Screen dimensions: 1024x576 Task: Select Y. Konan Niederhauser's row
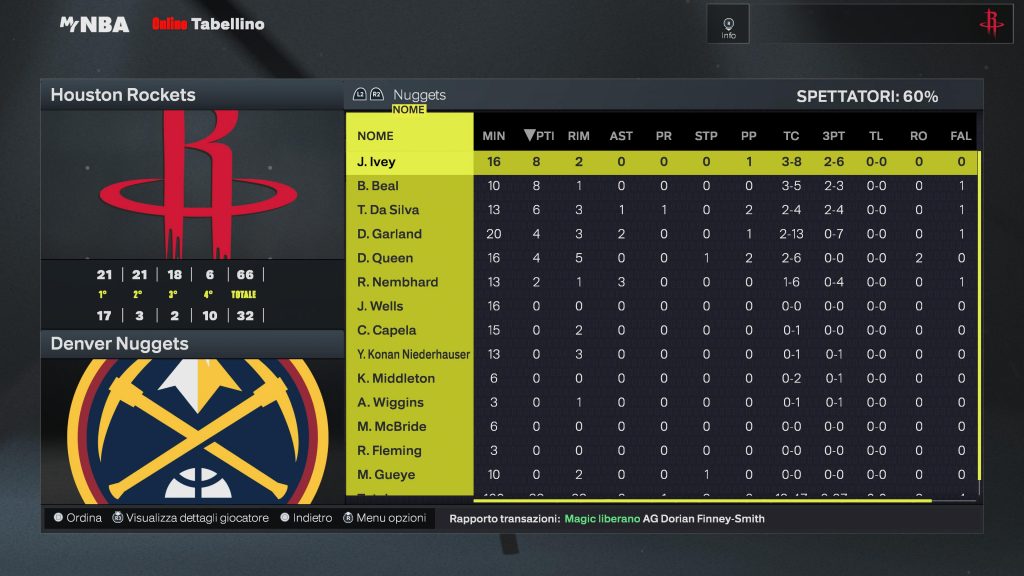tap(413, 354)
